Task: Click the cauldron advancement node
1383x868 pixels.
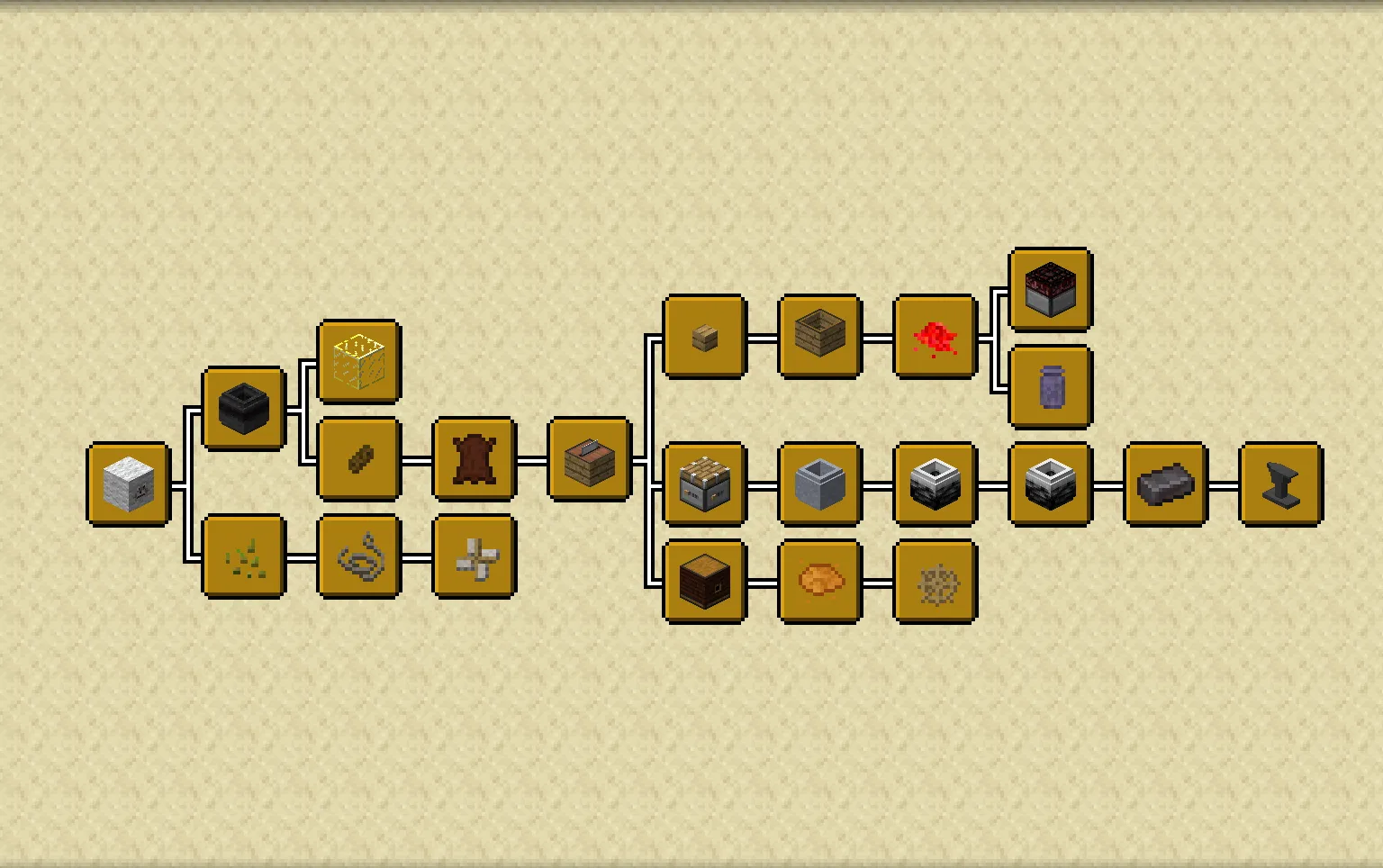Action: [244, 410]
